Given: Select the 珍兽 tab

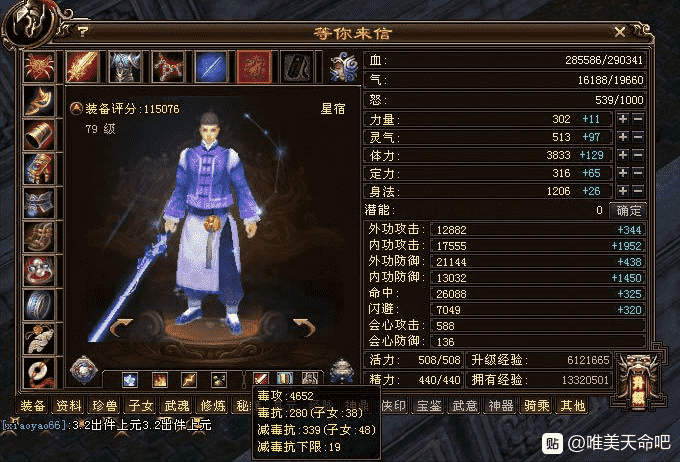Looking at the screenshot, I should (105, 405).
